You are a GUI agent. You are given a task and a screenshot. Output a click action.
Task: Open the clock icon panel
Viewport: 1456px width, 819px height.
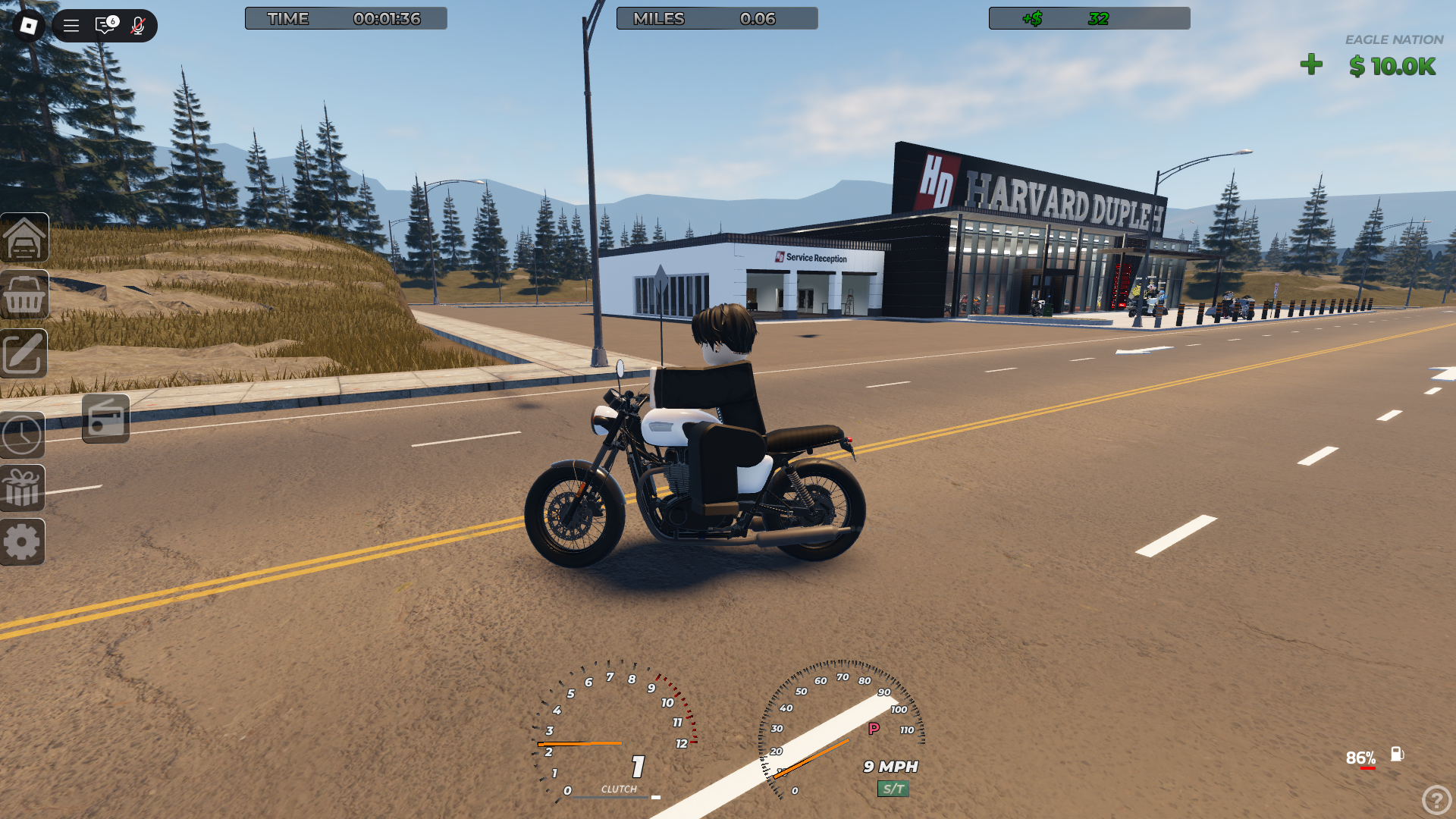pos(23,435)
